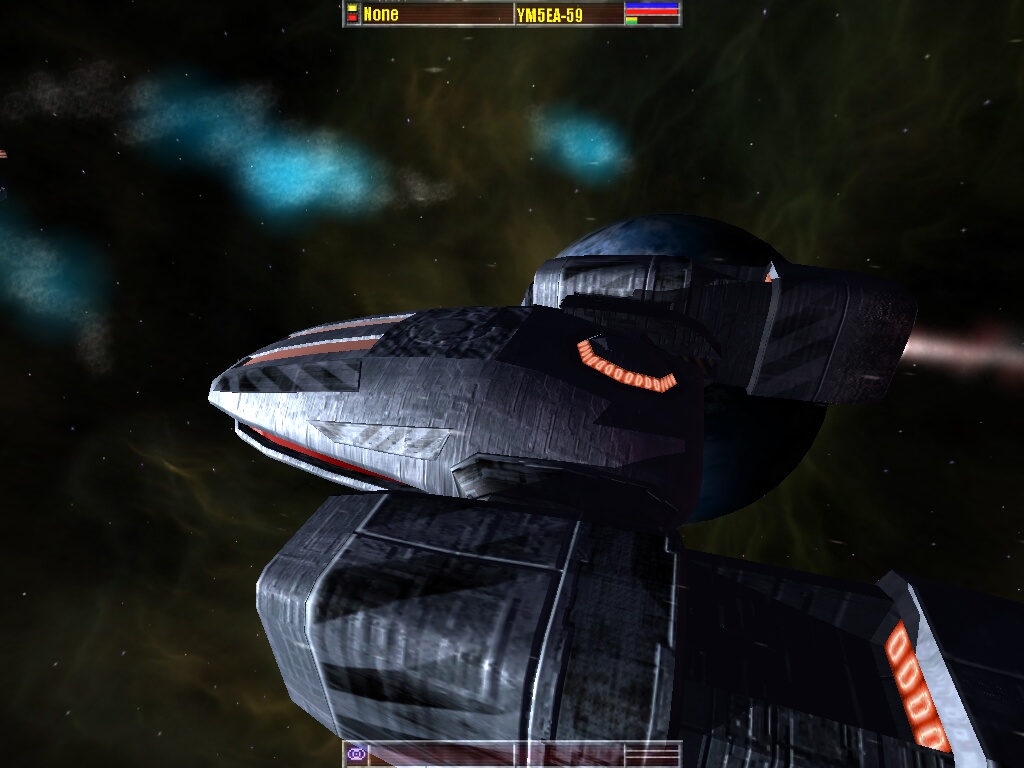Click the yellow and red indicator icon
This screenshot has width=1024, height=768.
(x=352, y=13)
